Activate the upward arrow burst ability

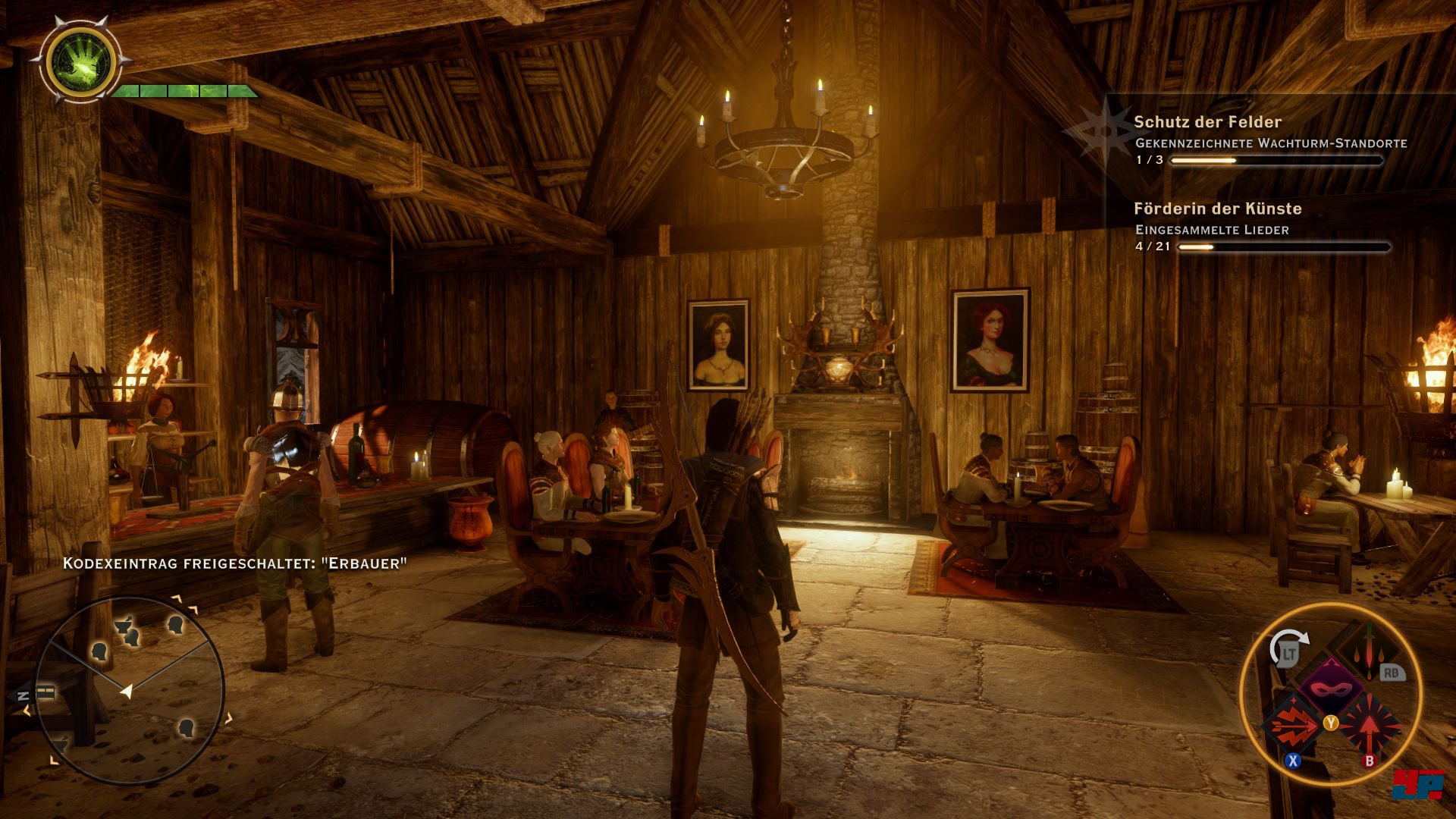click(x=1368, y=726)
